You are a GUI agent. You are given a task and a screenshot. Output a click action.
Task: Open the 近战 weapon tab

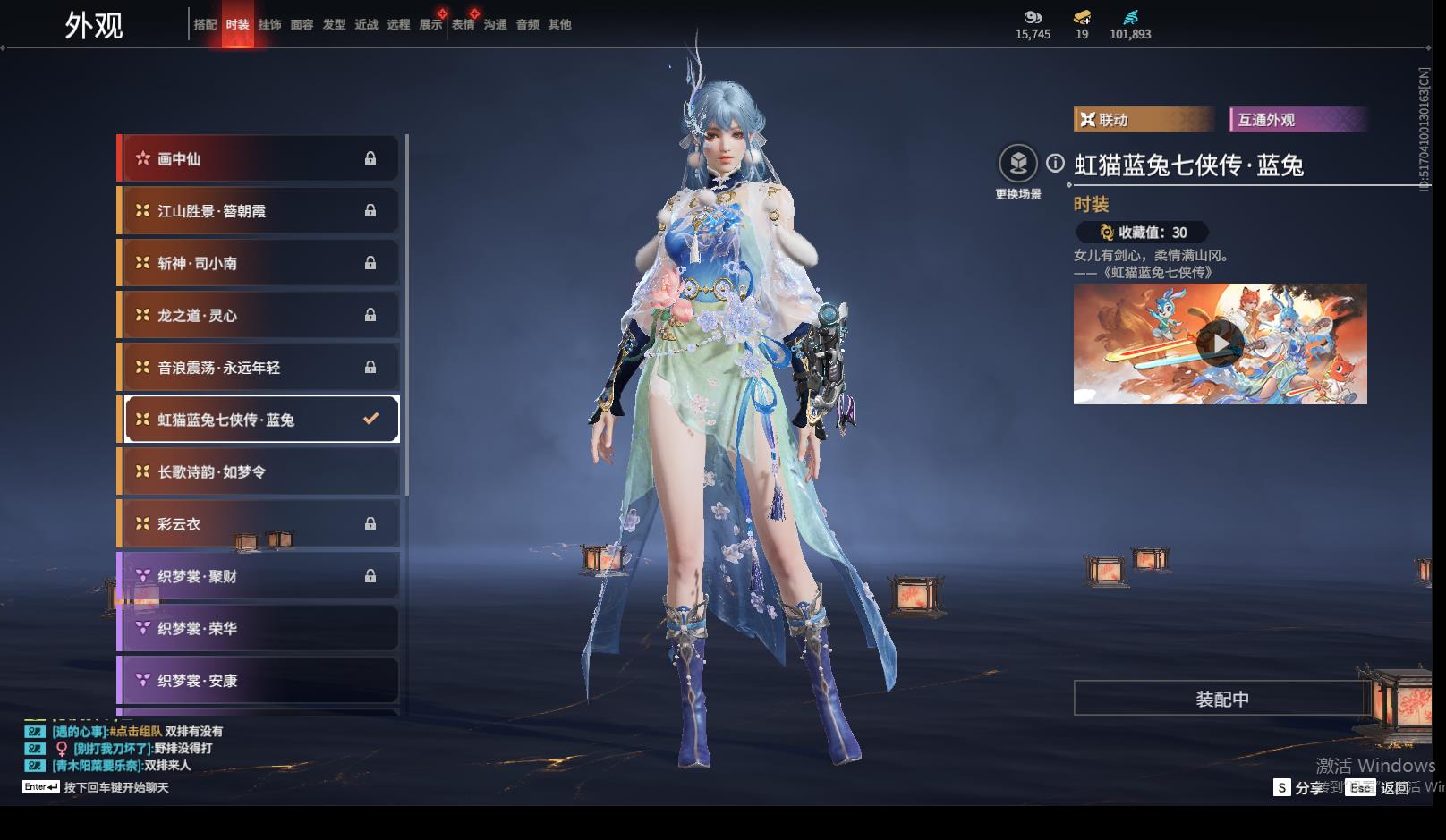366,25
